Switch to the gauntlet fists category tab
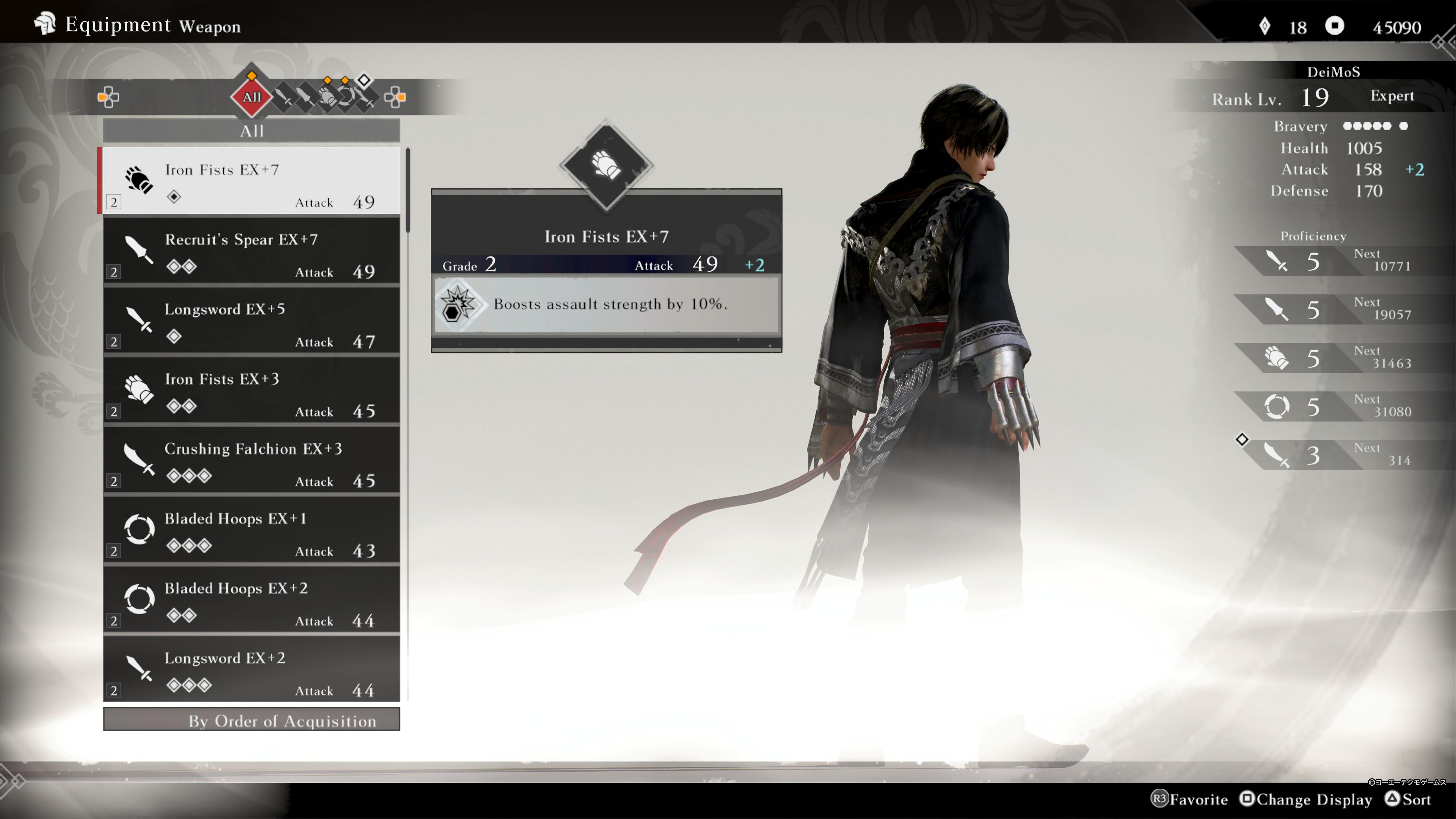The height and width of the screenshot is (819, 1456). 327,97
